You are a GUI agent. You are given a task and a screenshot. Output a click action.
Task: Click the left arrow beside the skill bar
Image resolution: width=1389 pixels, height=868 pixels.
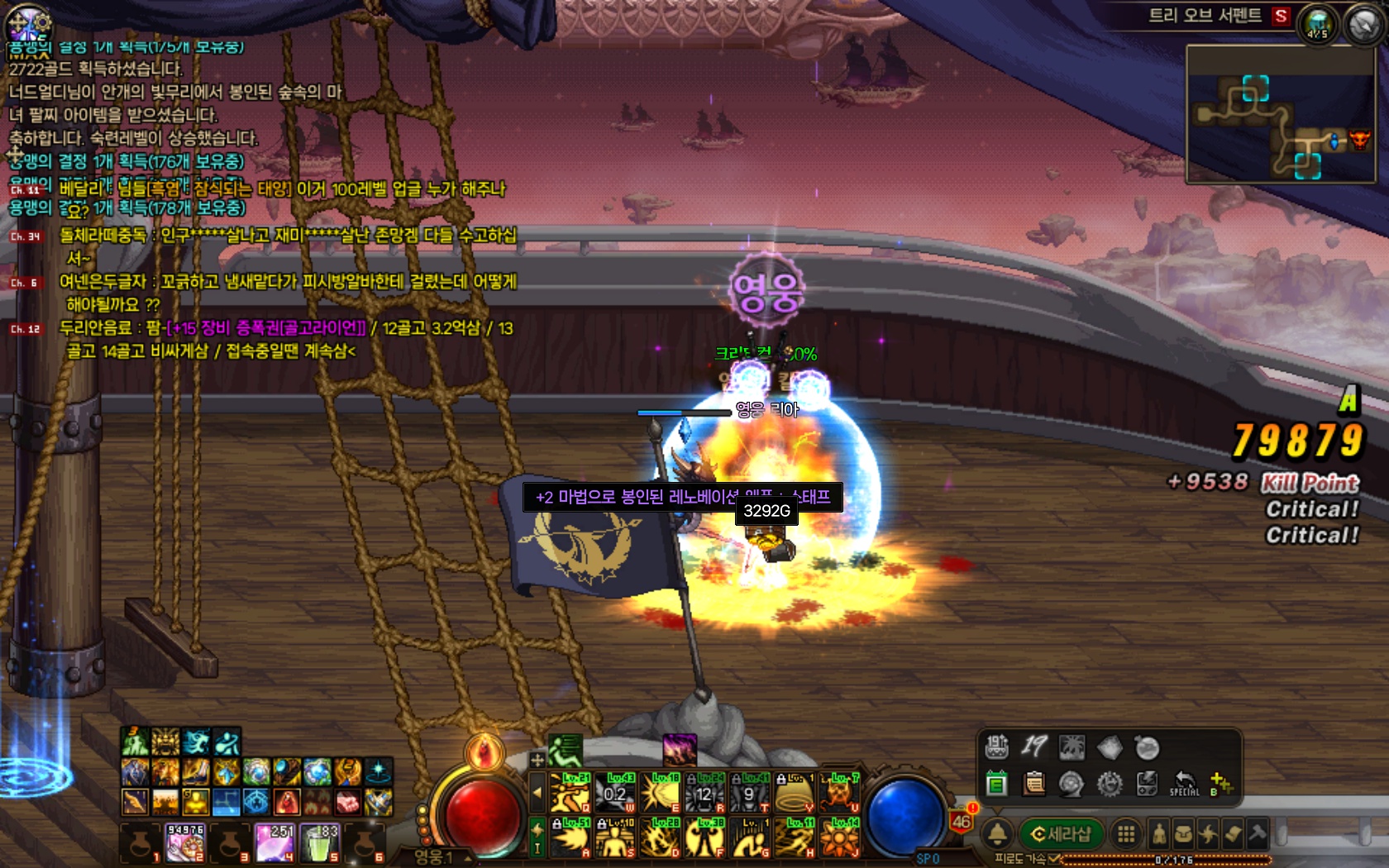pos(537,793)
